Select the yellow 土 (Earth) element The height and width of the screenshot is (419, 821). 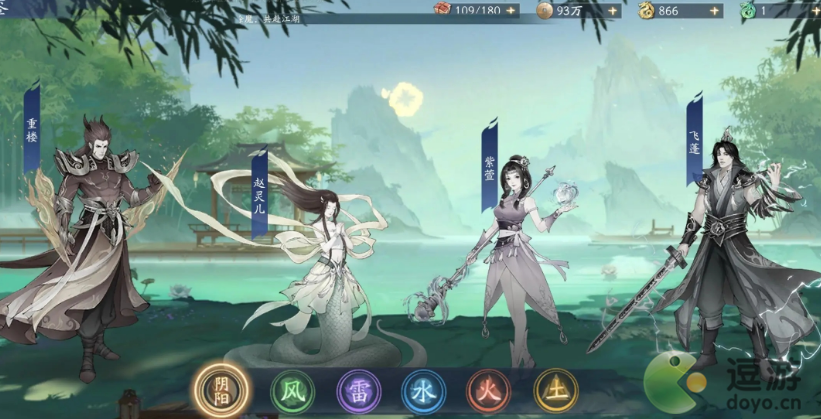pyautogui.click(x=555, y=391)
